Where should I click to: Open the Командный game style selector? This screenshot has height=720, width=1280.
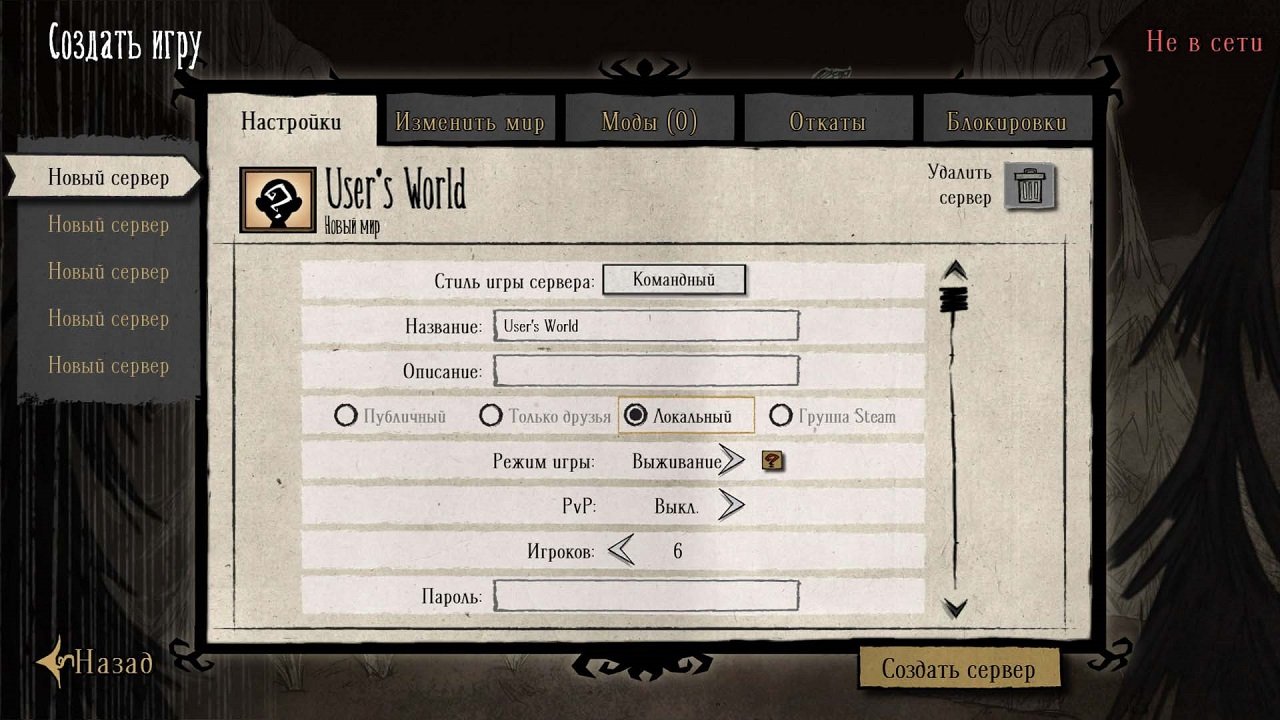coord(674,280)
